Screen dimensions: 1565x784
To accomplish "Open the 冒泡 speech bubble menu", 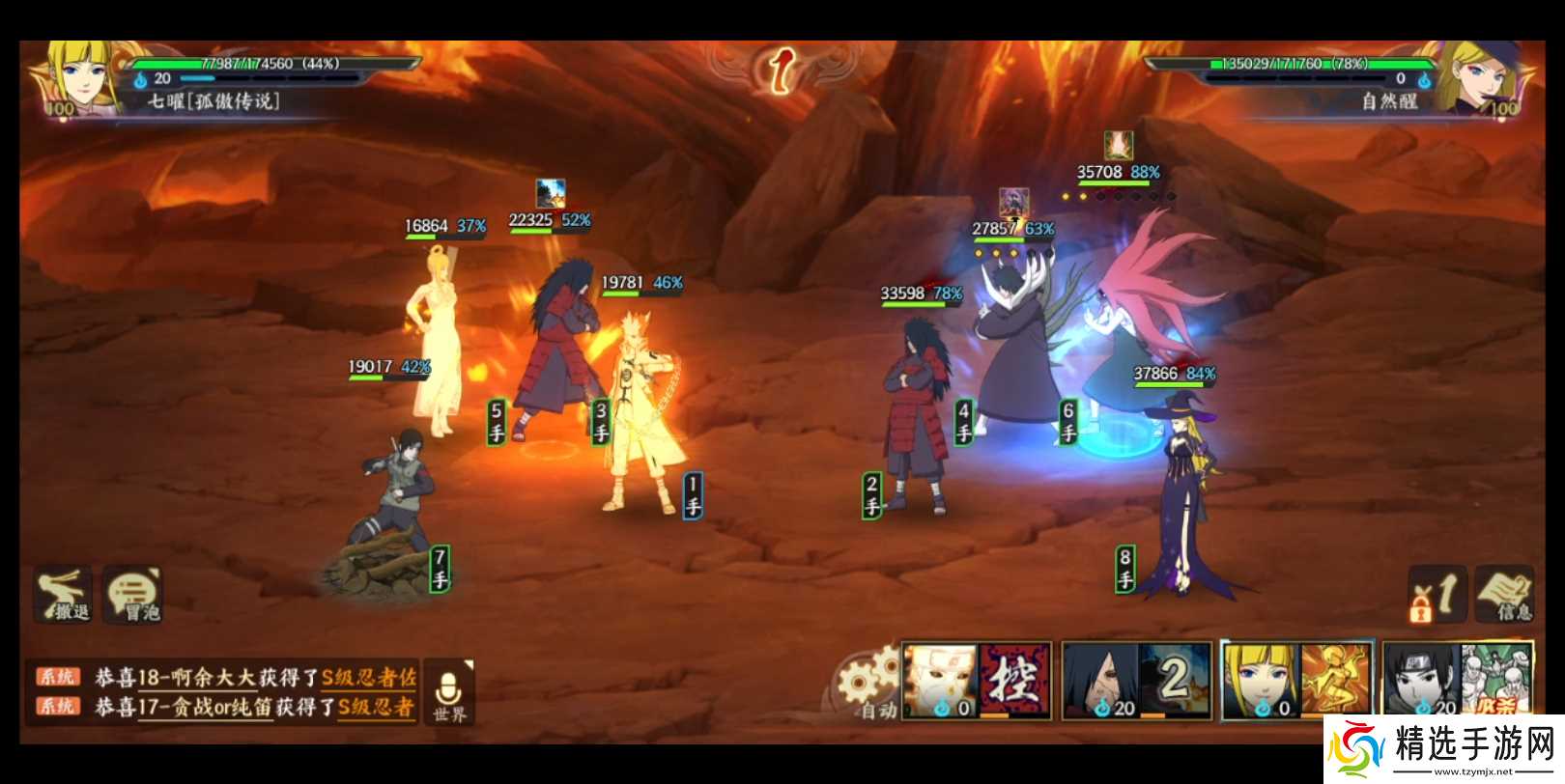I will (x=133, y=594).
